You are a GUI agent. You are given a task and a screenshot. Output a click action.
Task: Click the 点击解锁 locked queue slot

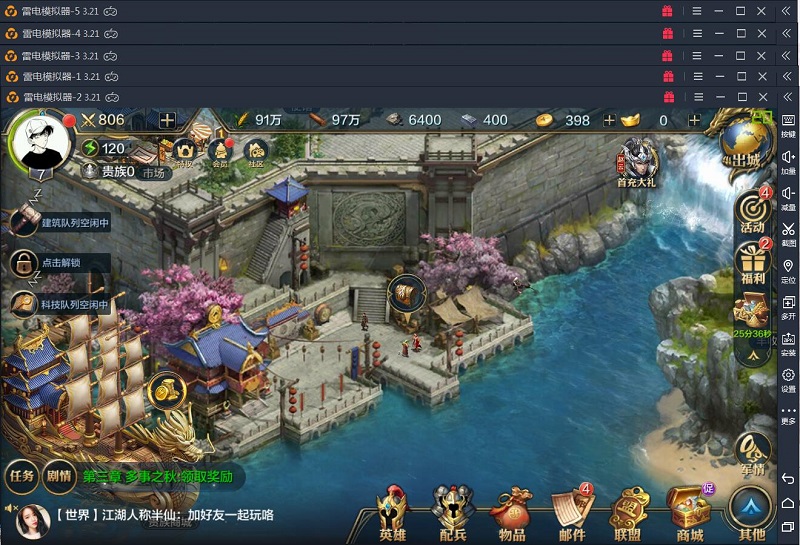[x=48, y=263]
